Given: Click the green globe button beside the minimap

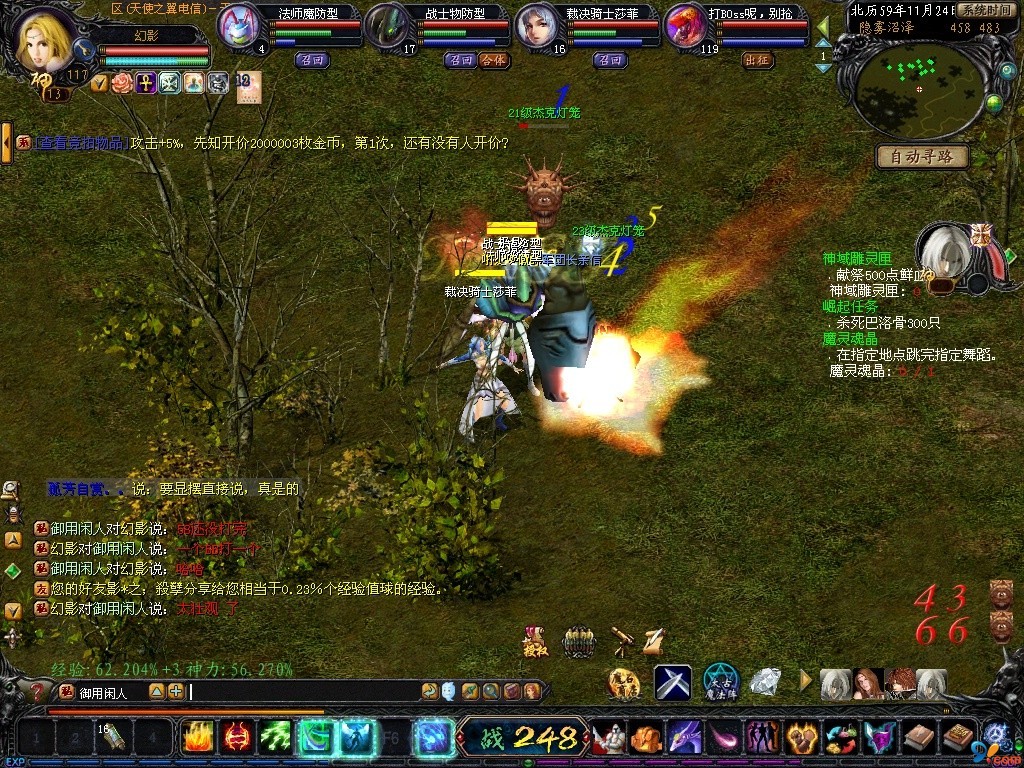Looking at the screenshot, I should 994,102.
